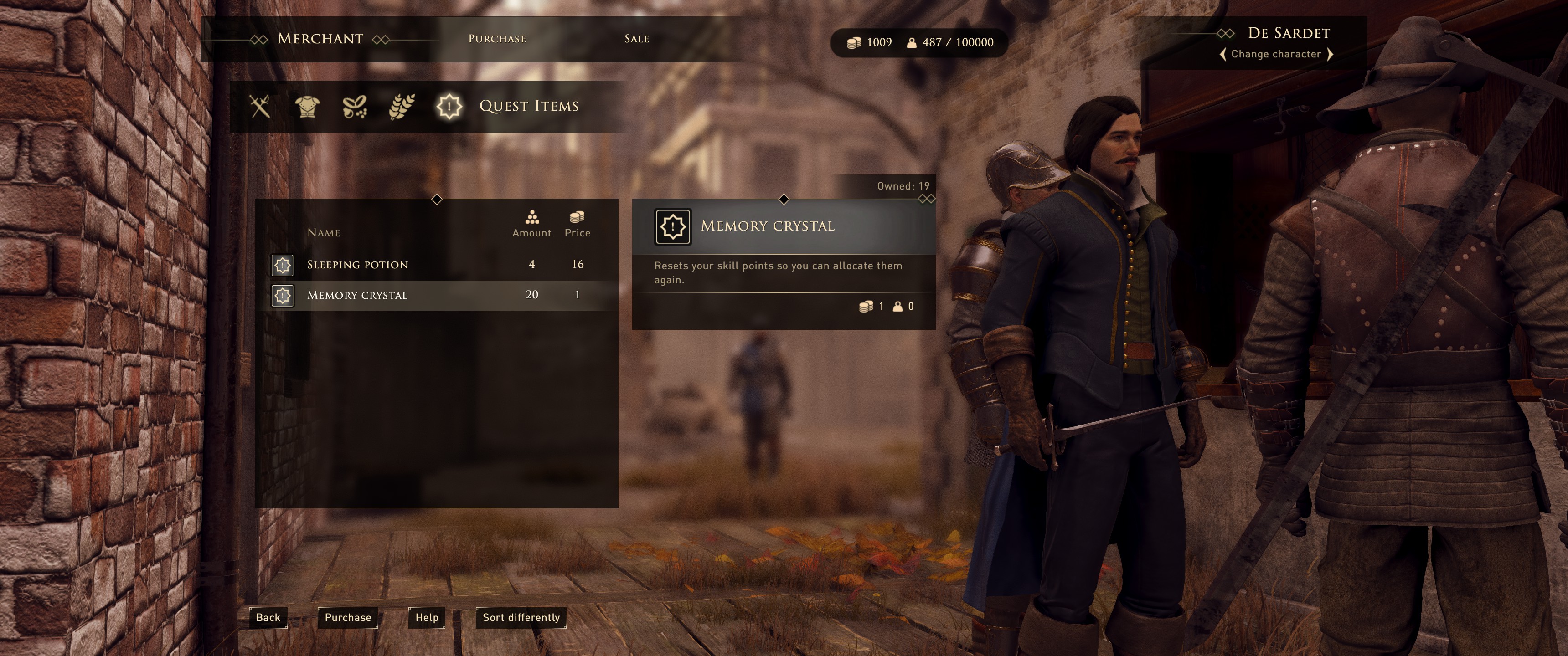Go back from the merchant screen
Viewport: 1568px width, 656px height.
[x=268, y=617]
